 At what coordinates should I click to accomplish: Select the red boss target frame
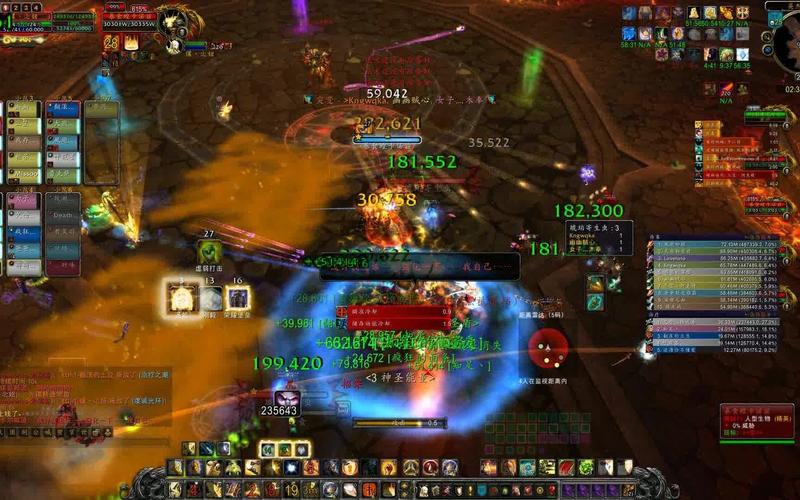point(756,422)
